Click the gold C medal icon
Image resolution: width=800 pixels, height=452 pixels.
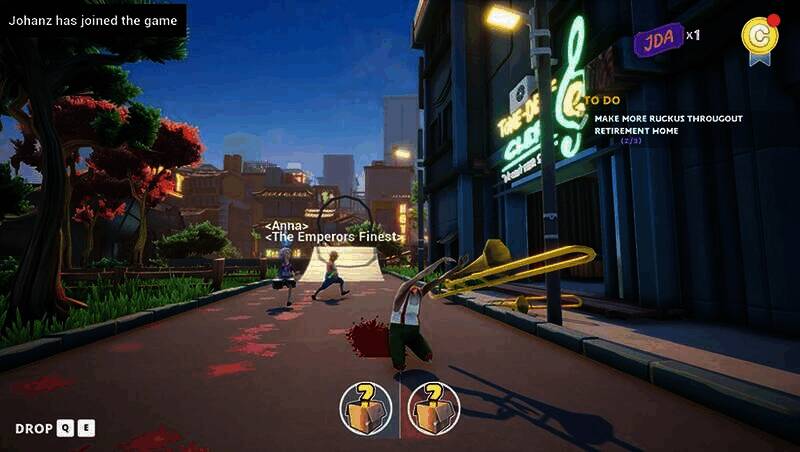[759, 36]
